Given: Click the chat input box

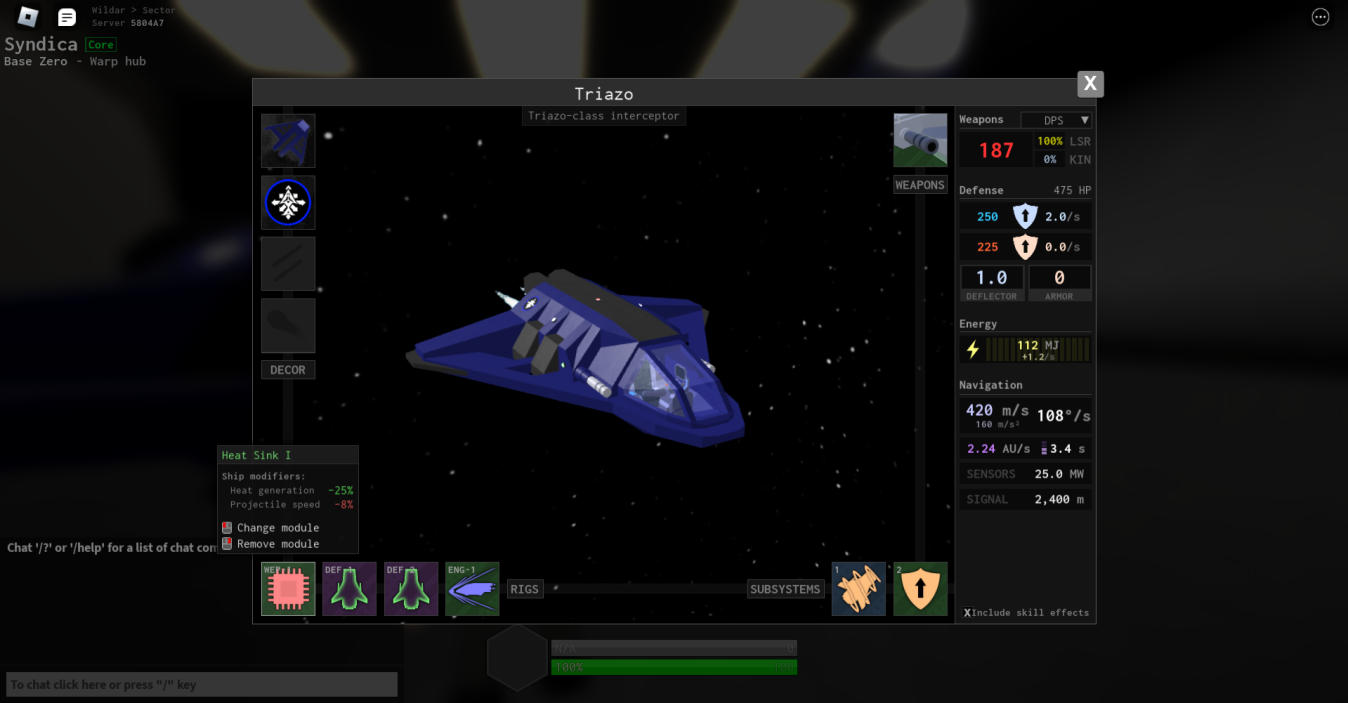Looking at the screenshot, I should point(202,685).
